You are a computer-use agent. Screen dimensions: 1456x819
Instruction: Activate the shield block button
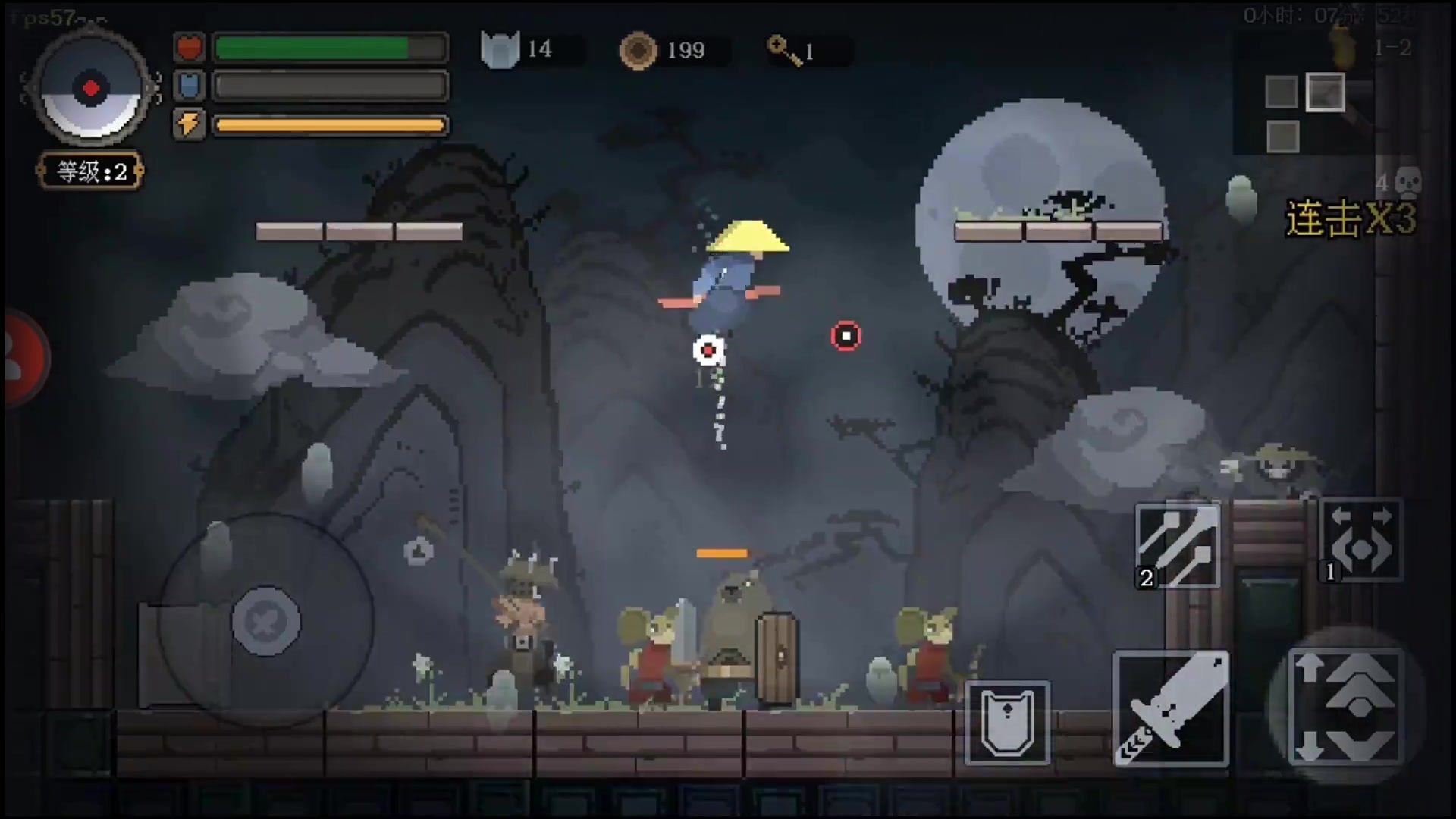1007,723
